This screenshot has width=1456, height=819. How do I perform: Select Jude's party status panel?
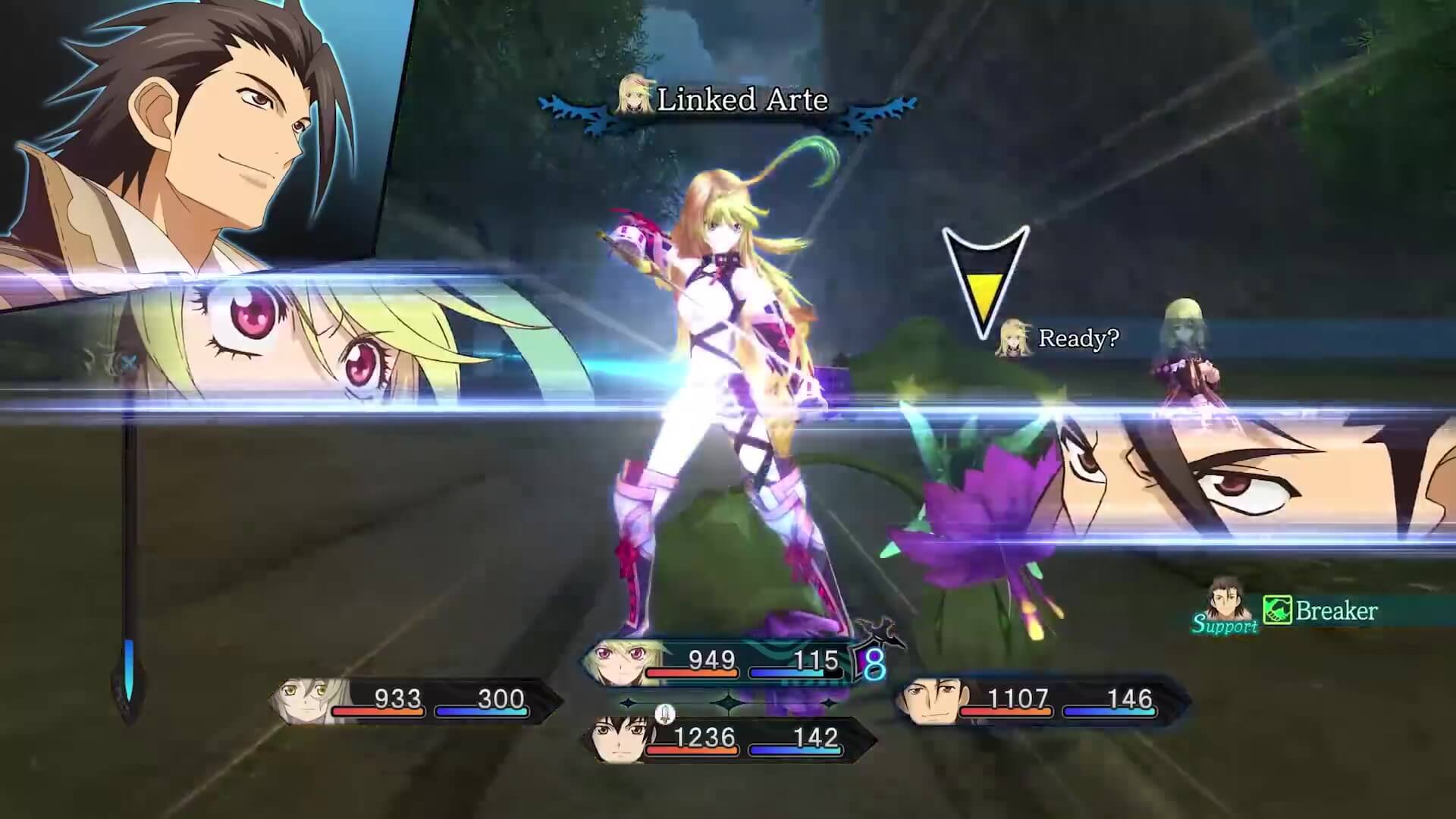pos(726,739)
